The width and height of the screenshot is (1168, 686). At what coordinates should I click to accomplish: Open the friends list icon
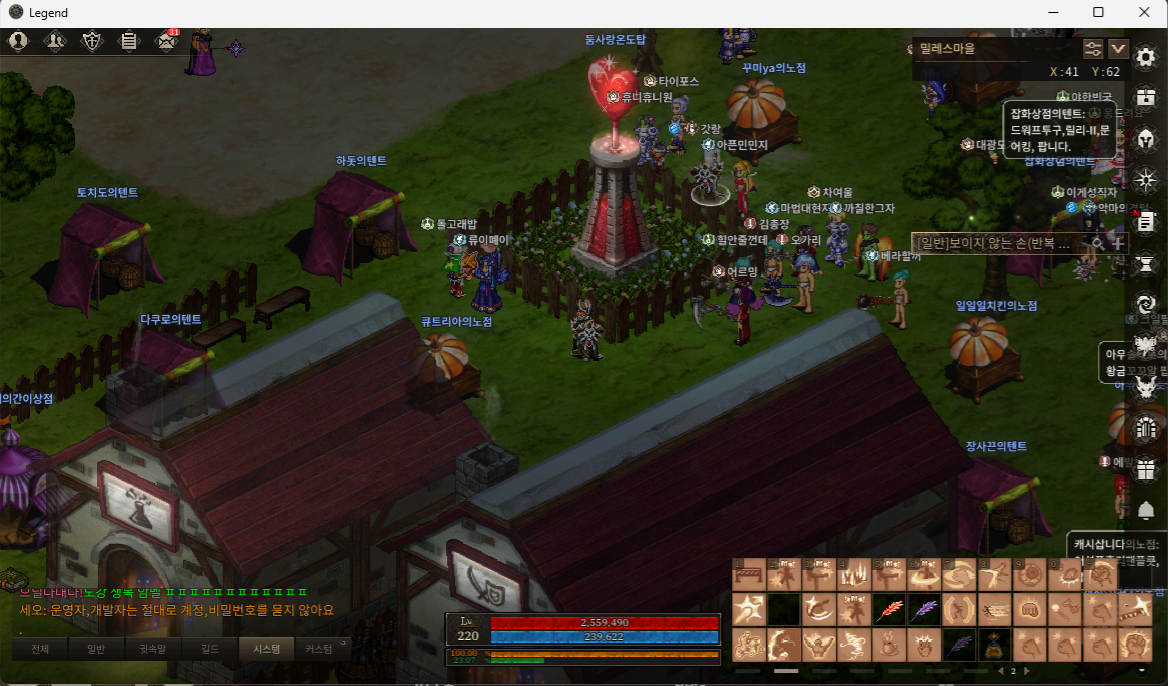[x=55, y=41]
